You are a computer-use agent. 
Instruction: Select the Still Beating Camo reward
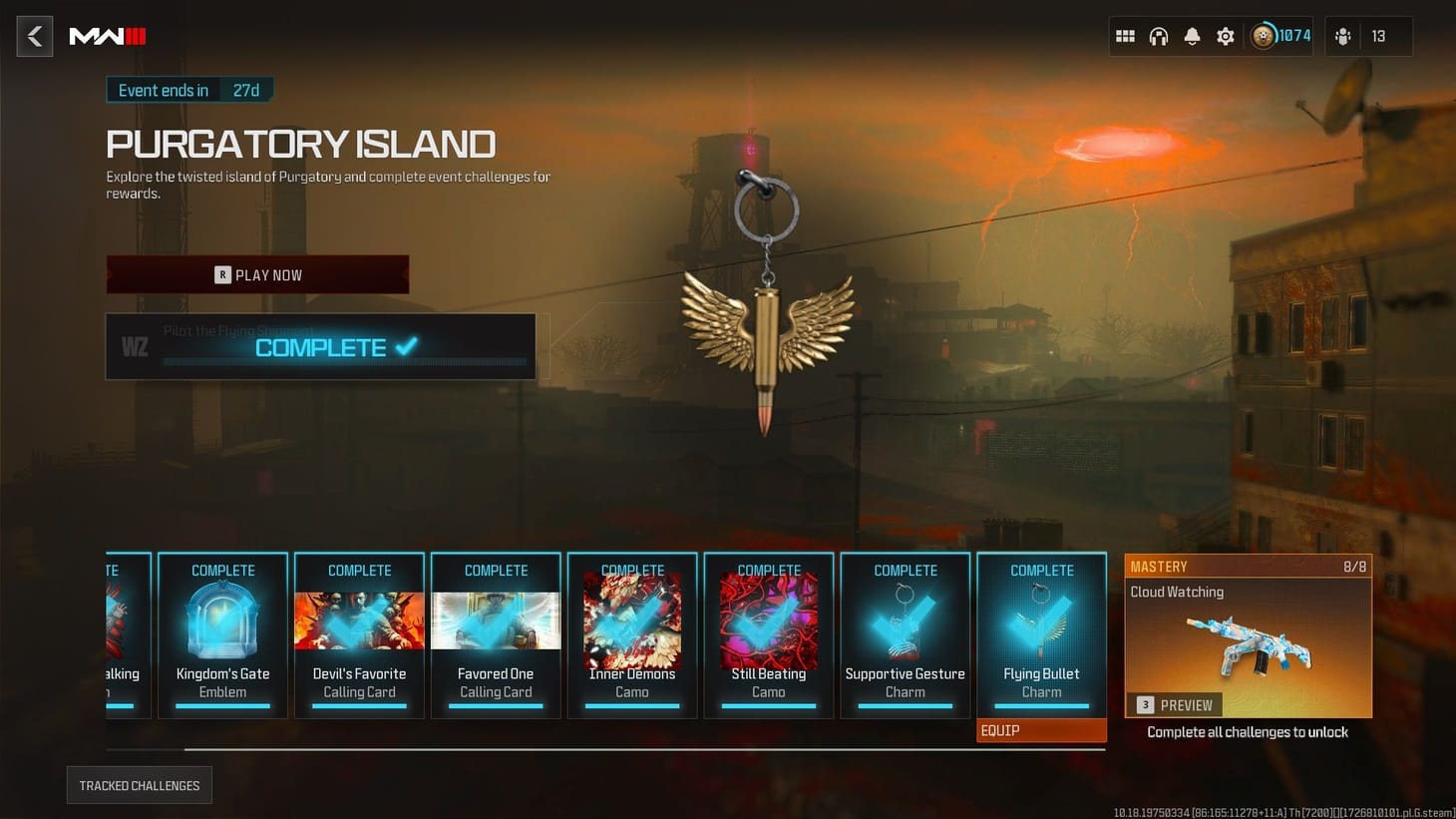click(769, 635)
